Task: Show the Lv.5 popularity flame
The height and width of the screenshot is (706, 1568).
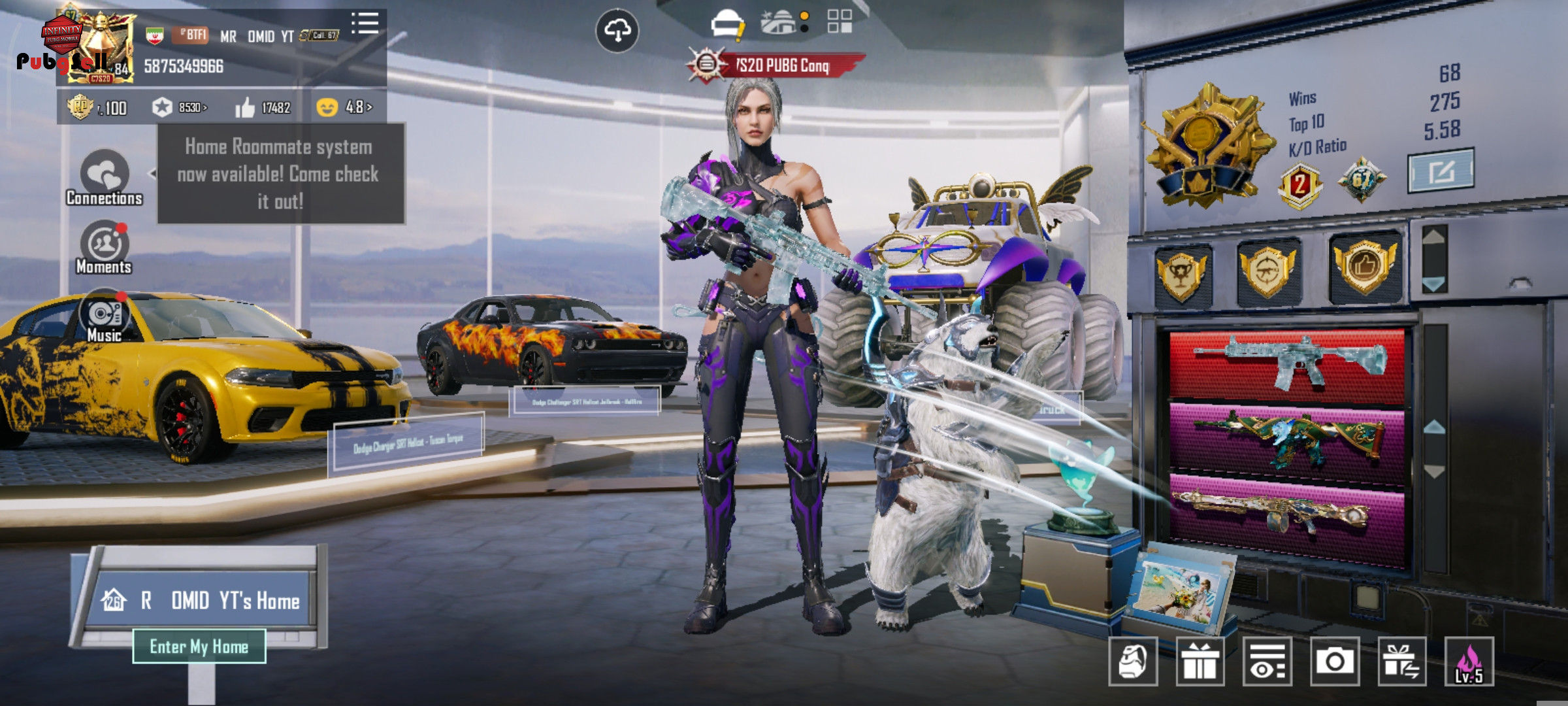Action: tap(1469, 662)
